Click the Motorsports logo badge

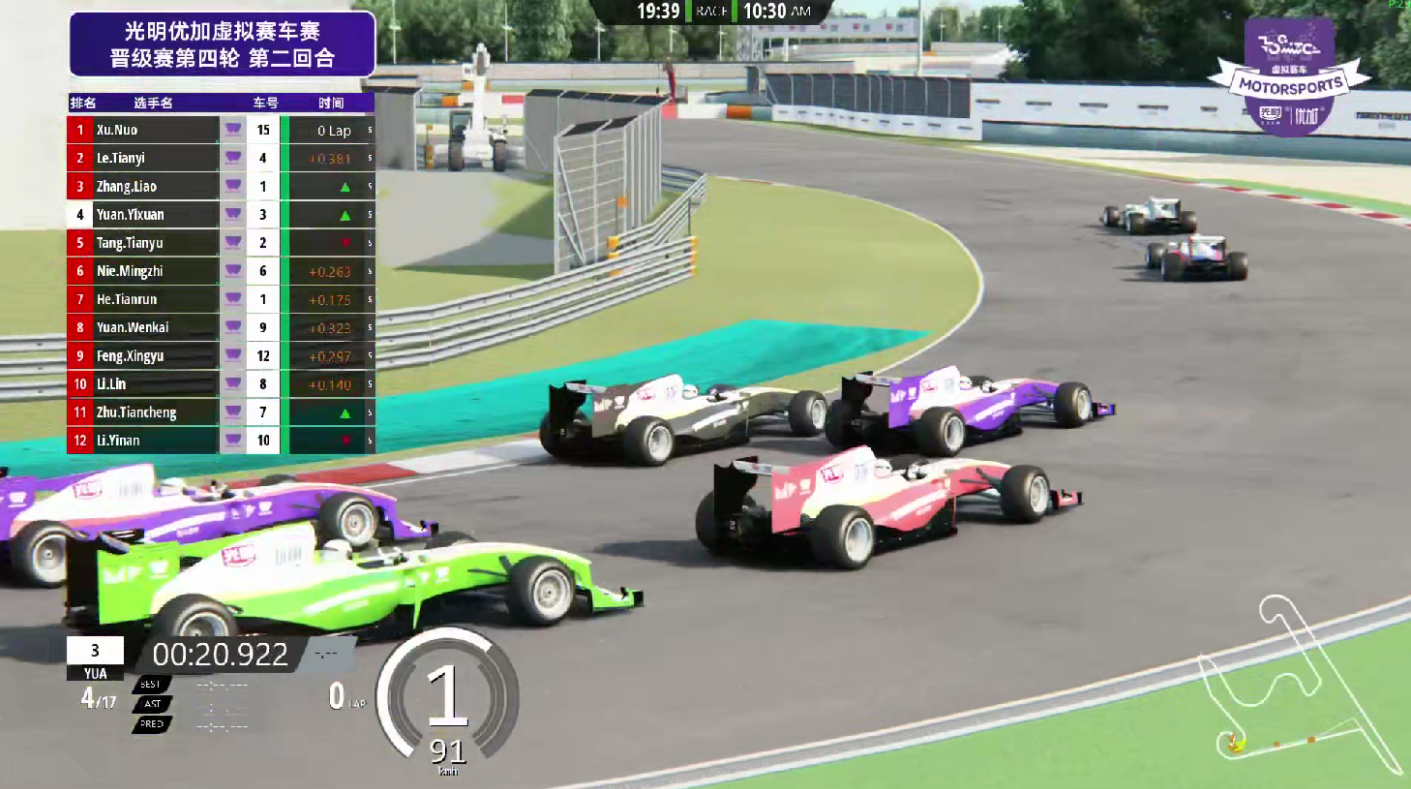1288,78
